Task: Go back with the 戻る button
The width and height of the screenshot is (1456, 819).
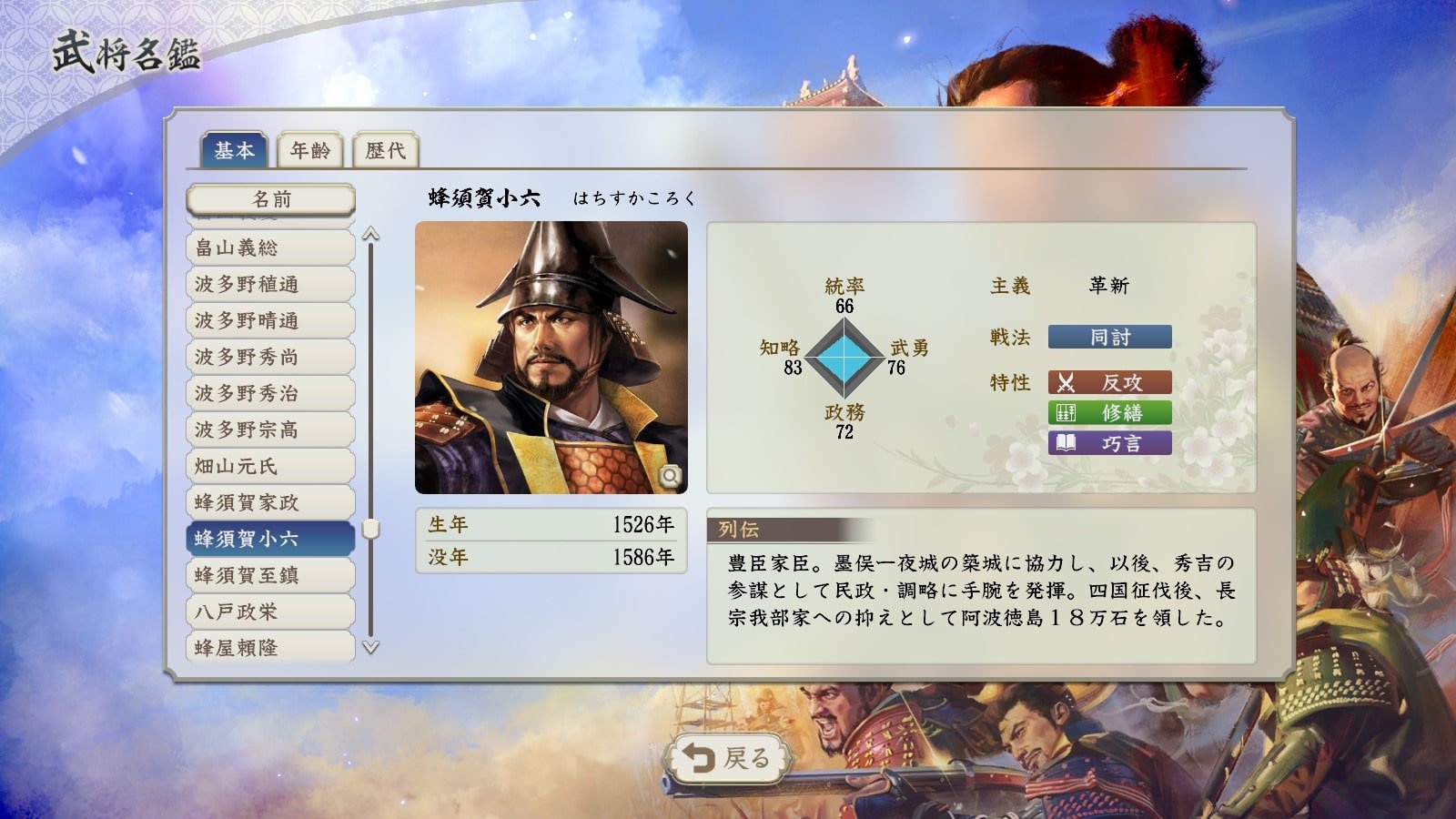Action: 727,758
